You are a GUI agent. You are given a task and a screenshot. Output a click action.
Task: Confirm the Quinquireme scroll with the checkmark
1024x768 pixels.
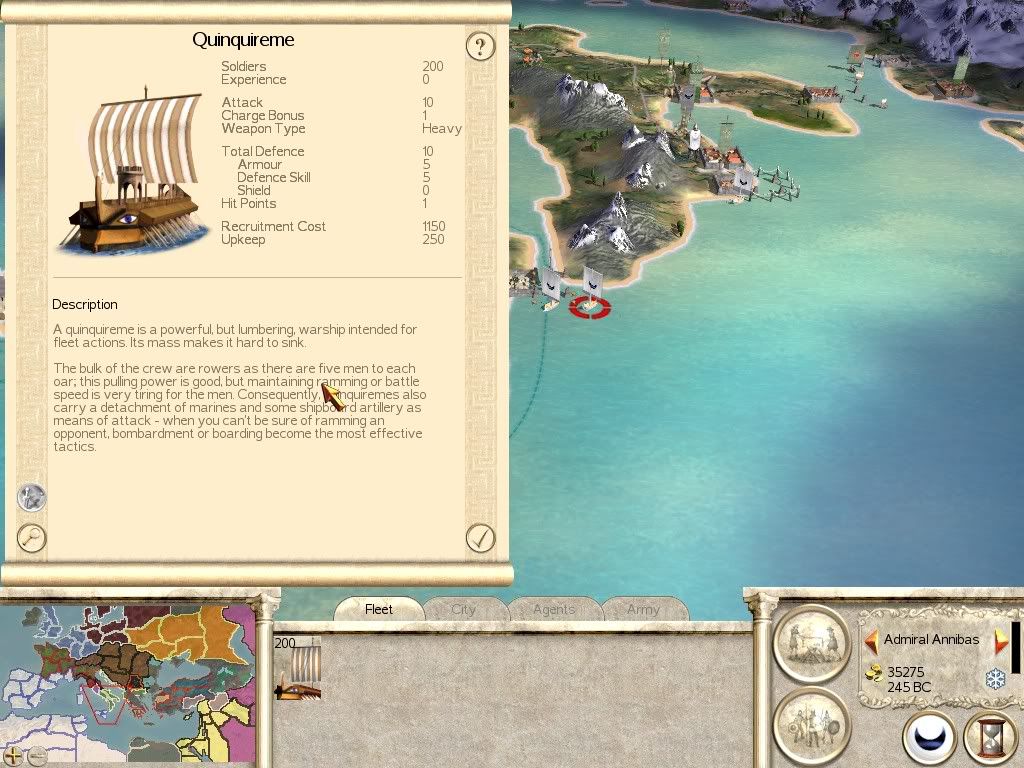coord(481,538)
